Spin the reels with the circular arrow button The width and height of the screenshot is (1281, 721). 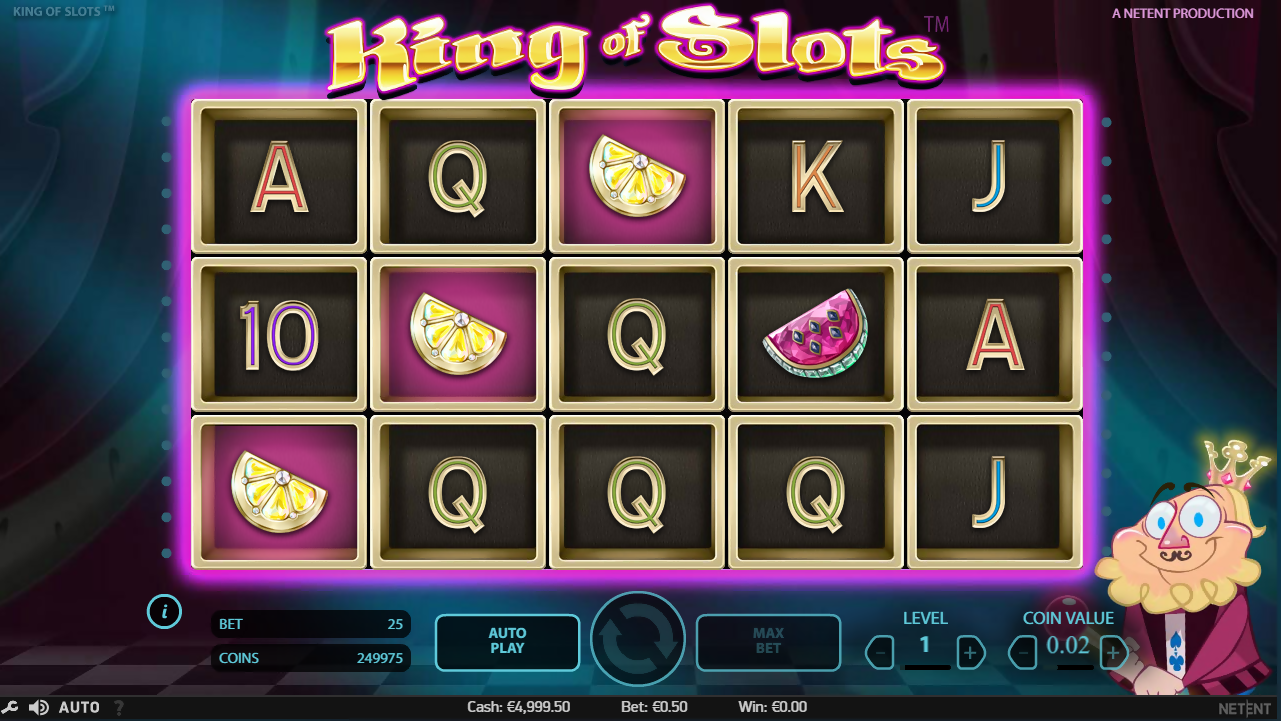638,640
